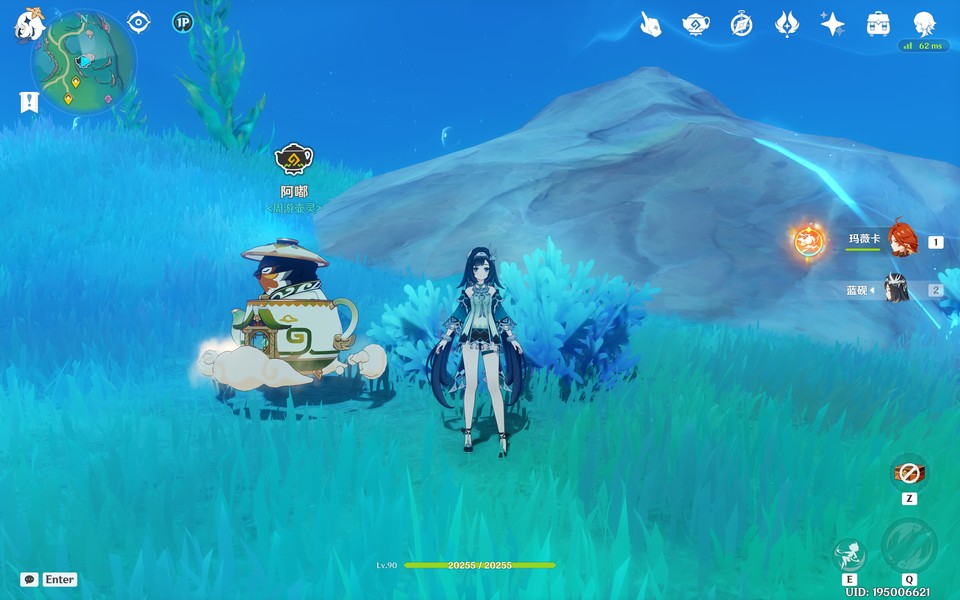Open the quest banner with exclamation mark
The height and width of the screenshot is (600, 960).
[x=29, y=101]
